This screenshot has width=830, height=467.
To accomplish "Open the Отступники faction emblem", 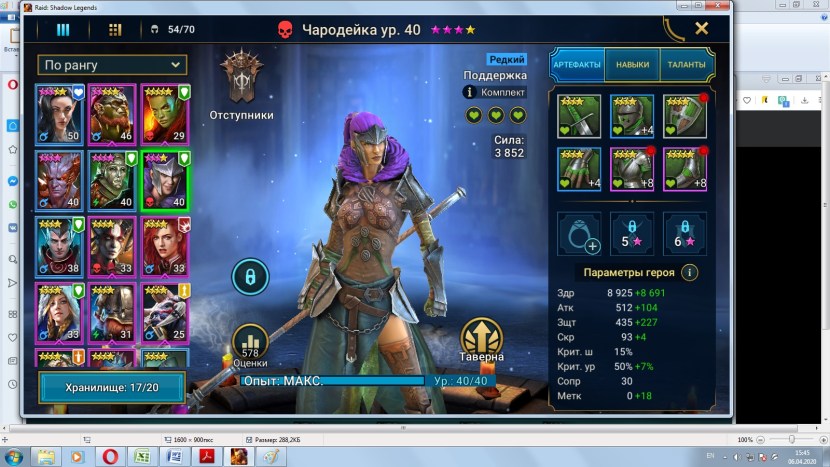I will [240, 78].
